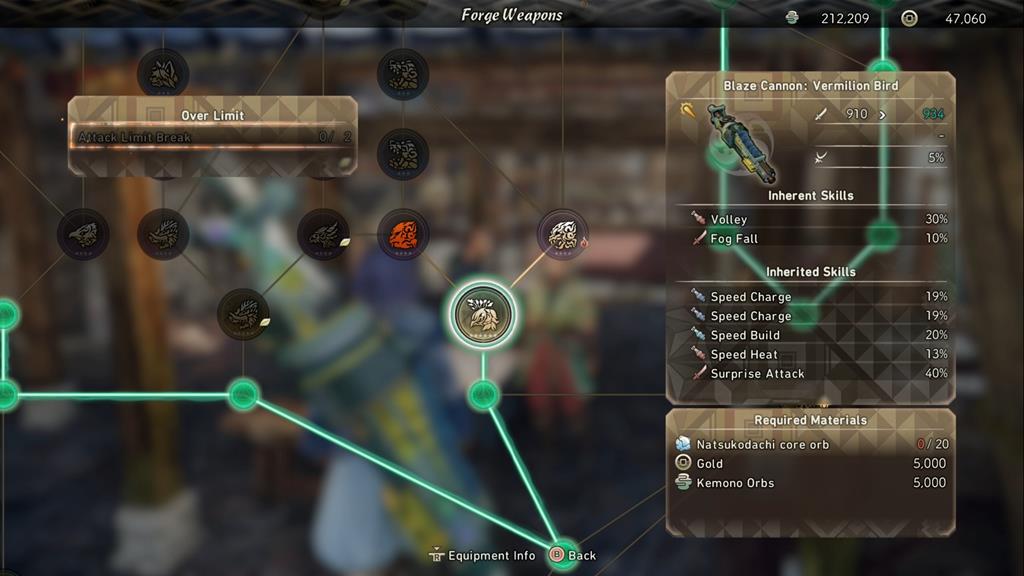This screenshot has height=576, width=1024.
Task: Choose the dragon-head node without a leaf marker
Action: 163,235
